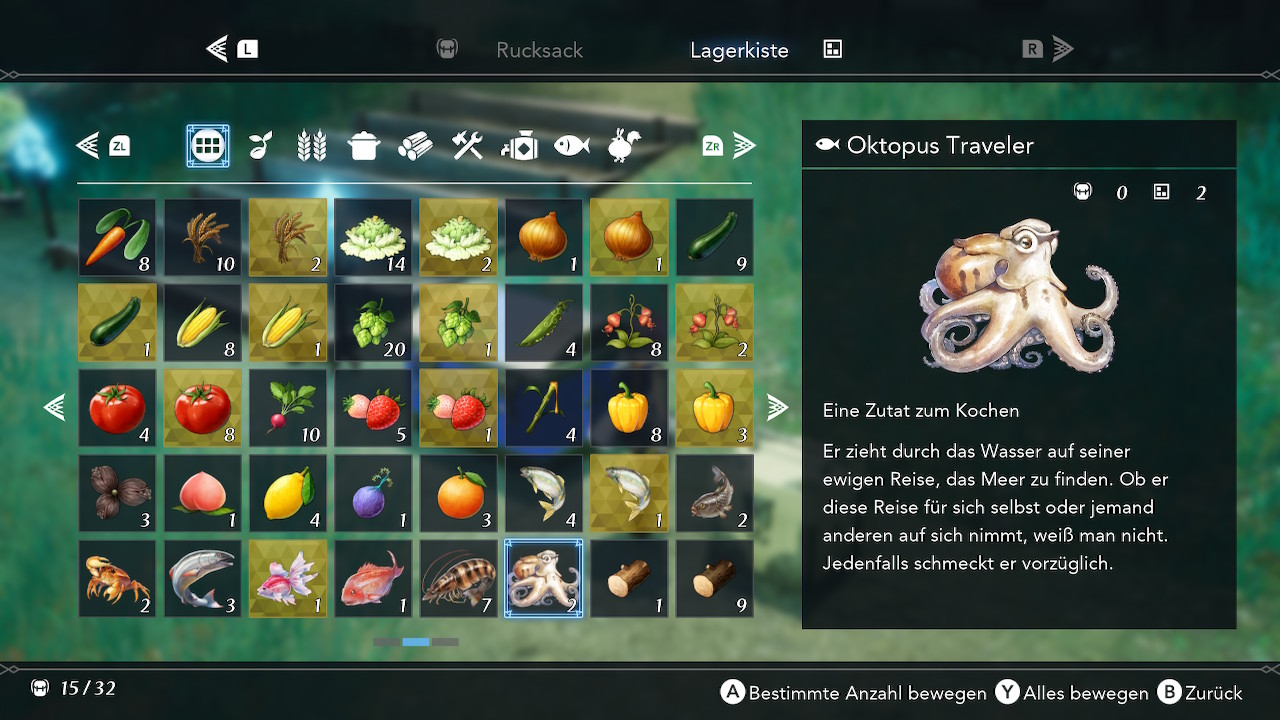Open the tools category filter
Screen dimensions: 1280x720
(467, 146)
